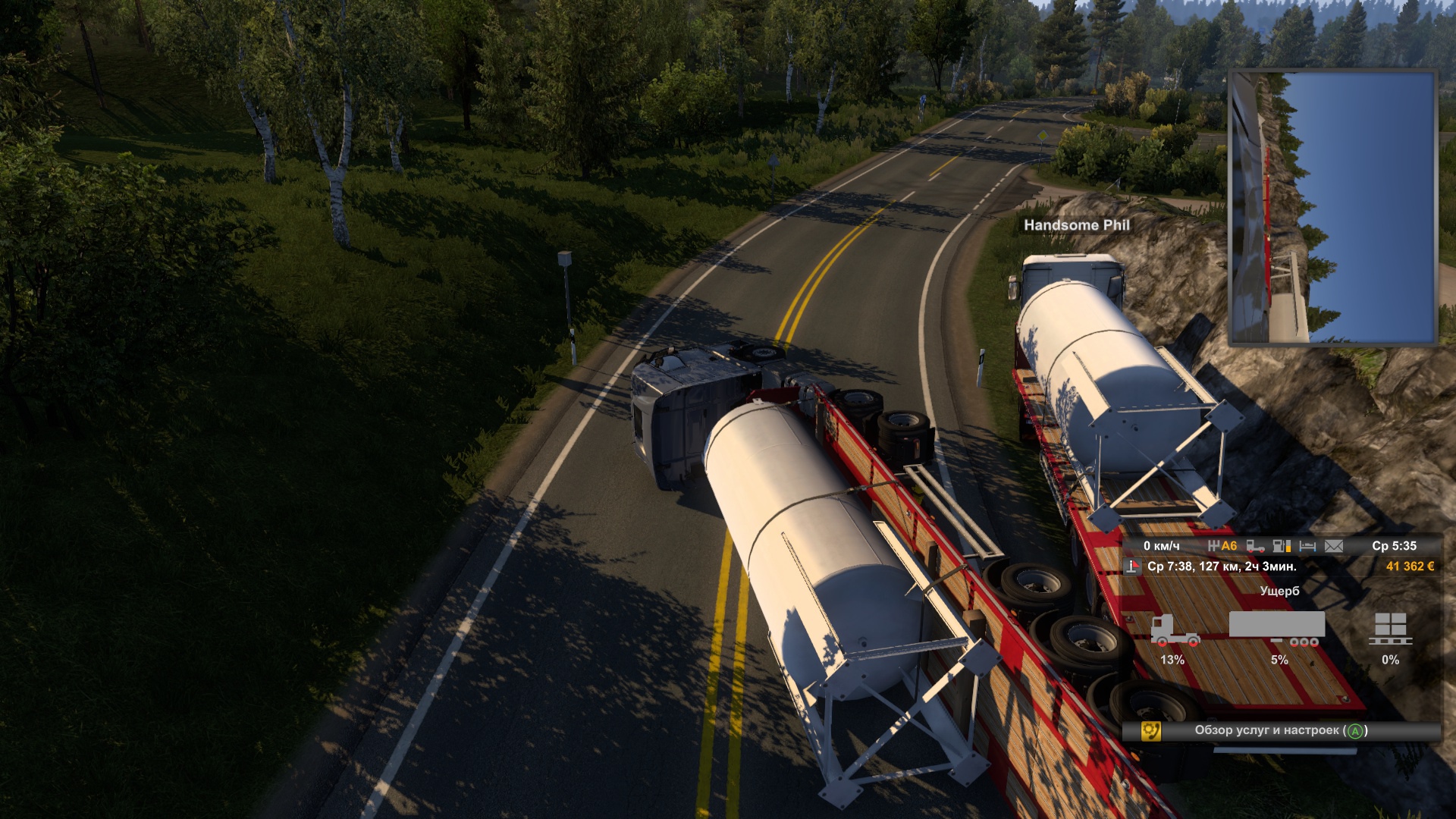
Task: Open the red flag job info icon
Action: coord(1132,566)
